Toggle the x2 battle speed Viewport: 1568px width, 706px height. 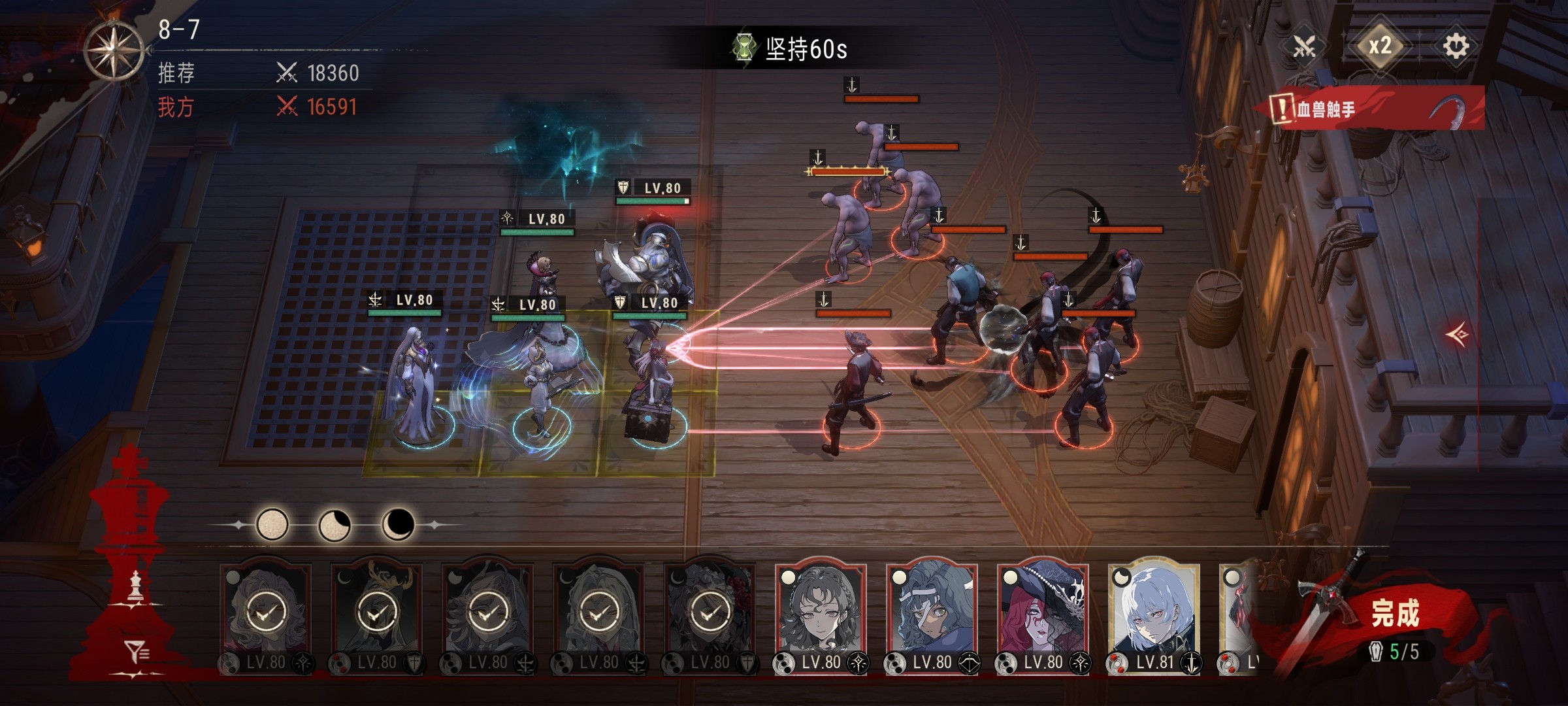tap(1379, 46)
